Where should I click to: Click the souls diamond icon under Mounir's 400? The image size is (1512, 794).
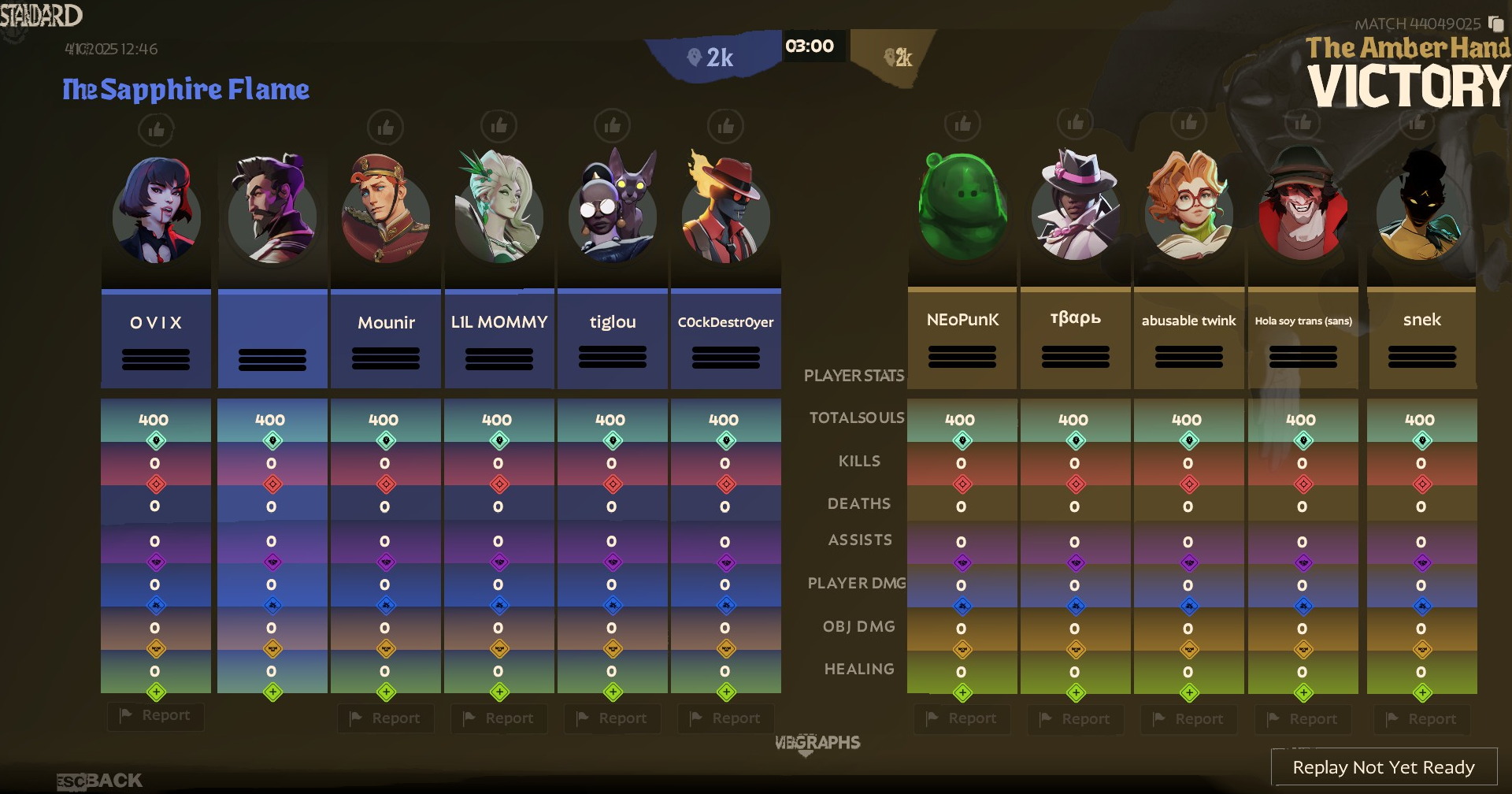click(x=386, y=441)
